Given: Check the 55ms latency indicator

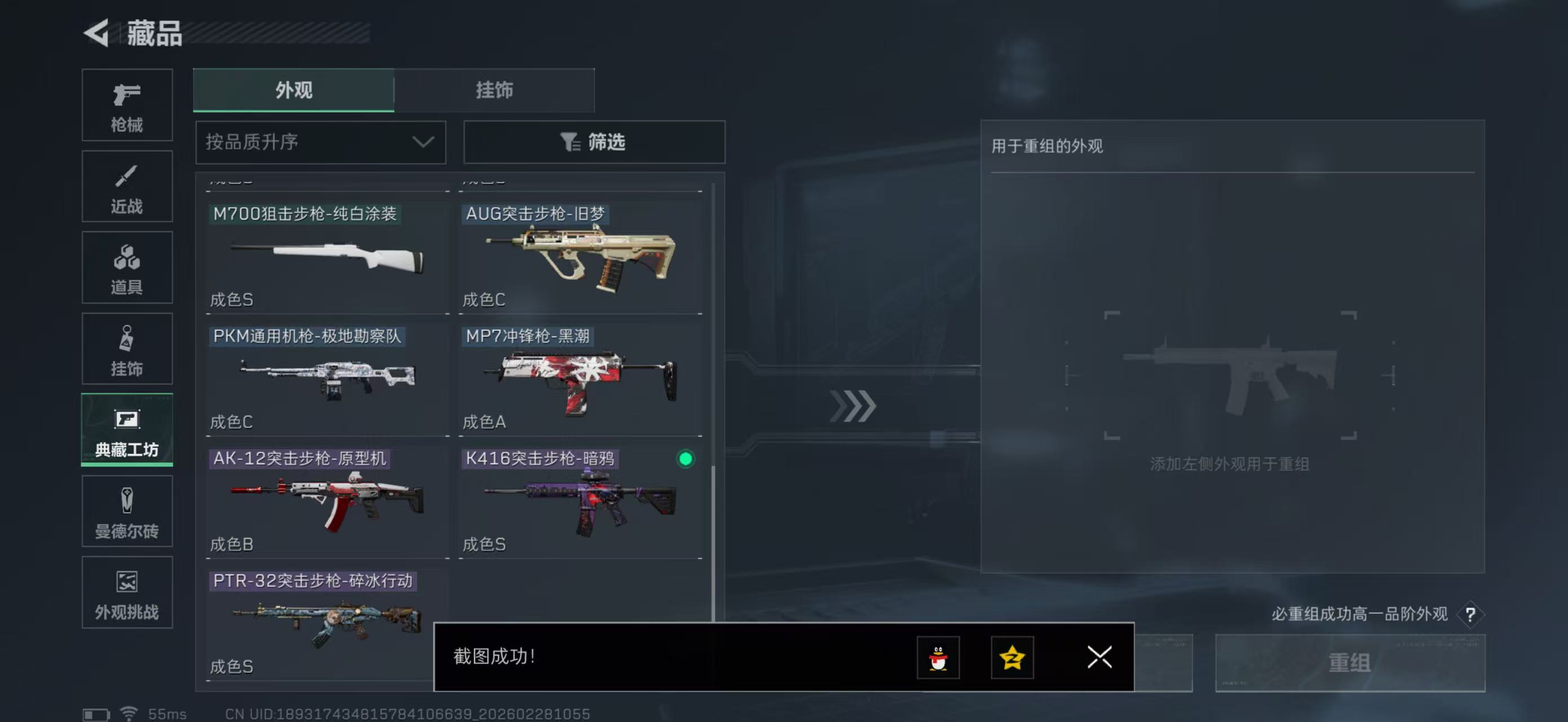Looking at the screenshot, I should click(168, 714).
